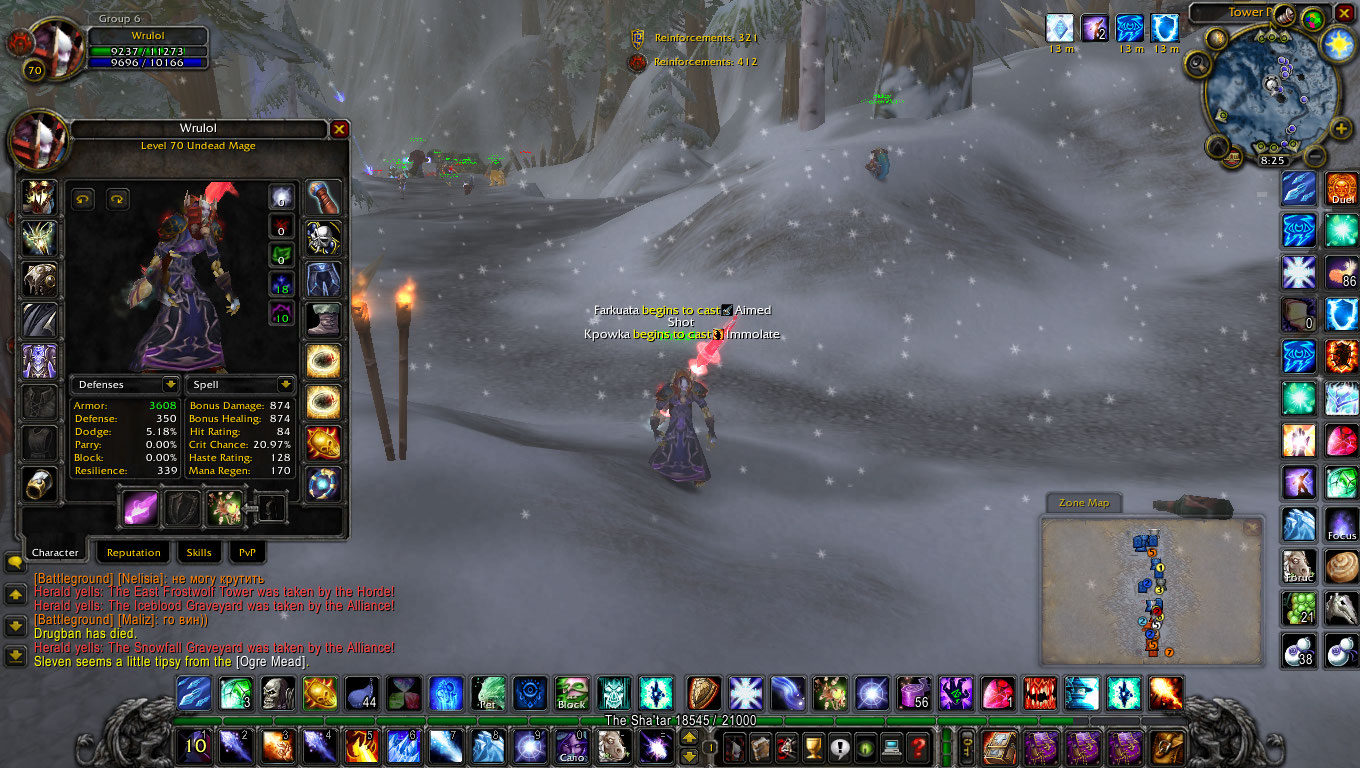Switch to the Reputation tab
1360x768 pixels.
[x=133, y=552]
